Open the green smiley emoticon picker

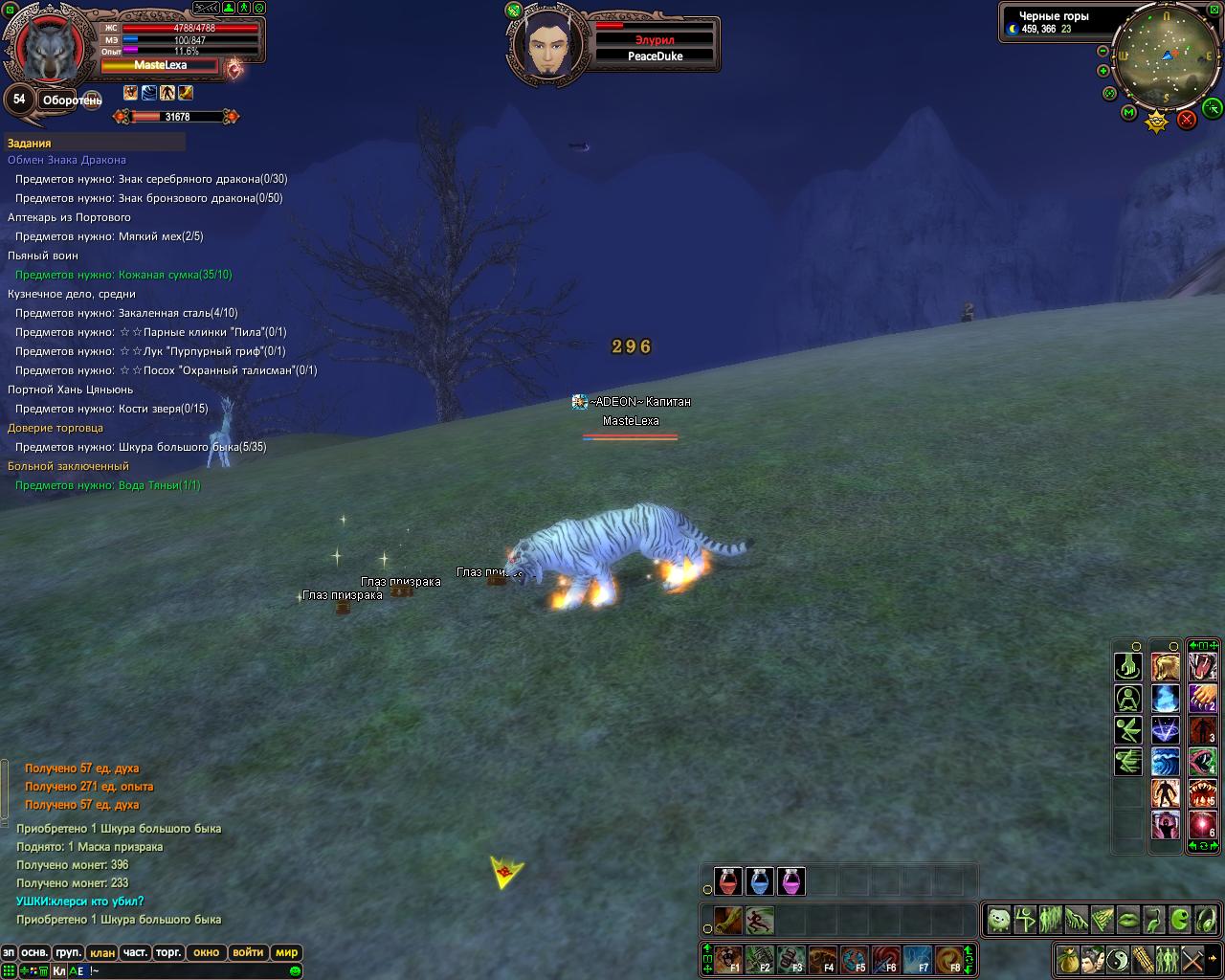tap(295, 970)
